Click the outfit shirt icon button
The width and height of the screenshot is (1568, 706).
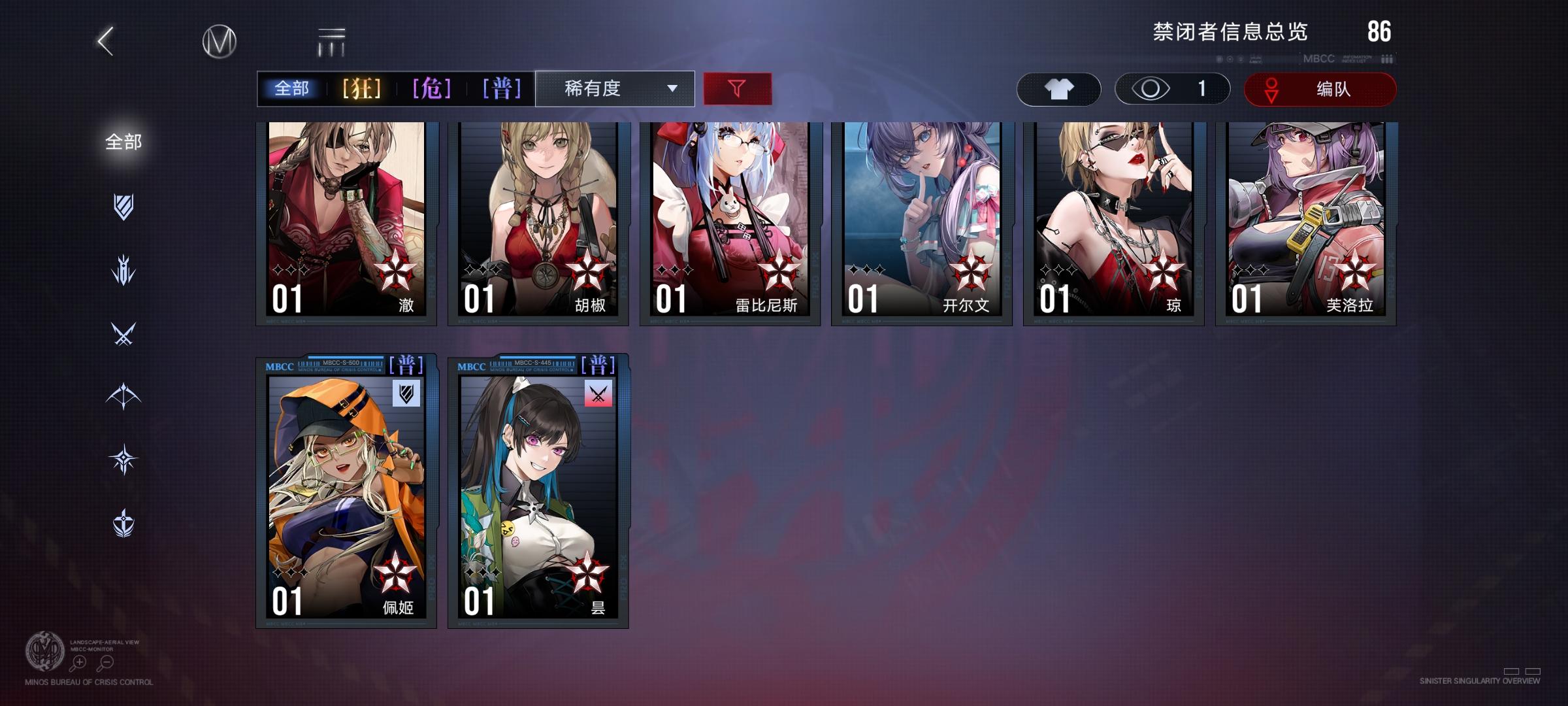click(1058, 88)
